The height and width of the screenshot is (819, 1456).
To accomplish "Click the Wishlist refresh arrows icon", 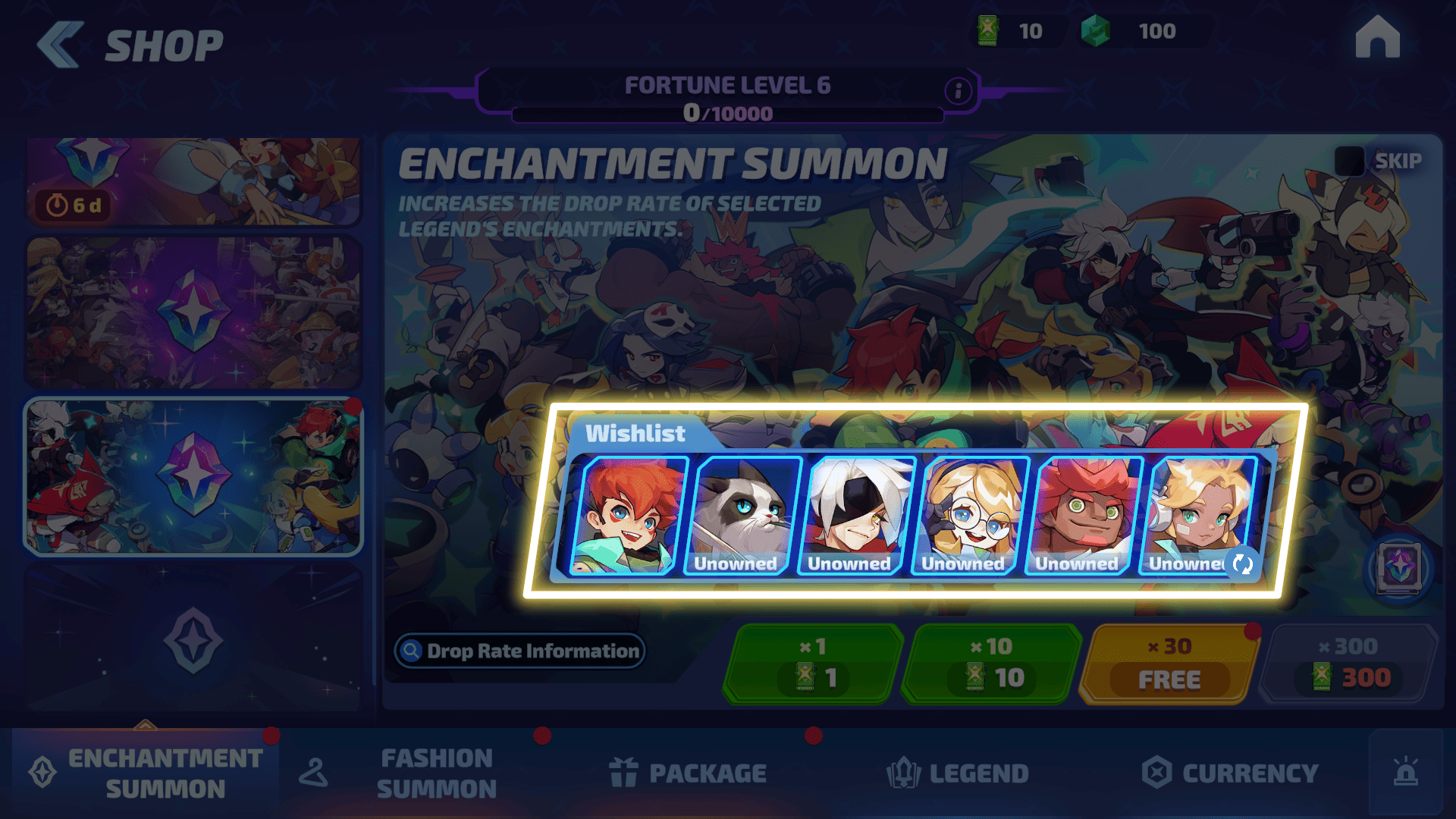I will coord(1242,563).
